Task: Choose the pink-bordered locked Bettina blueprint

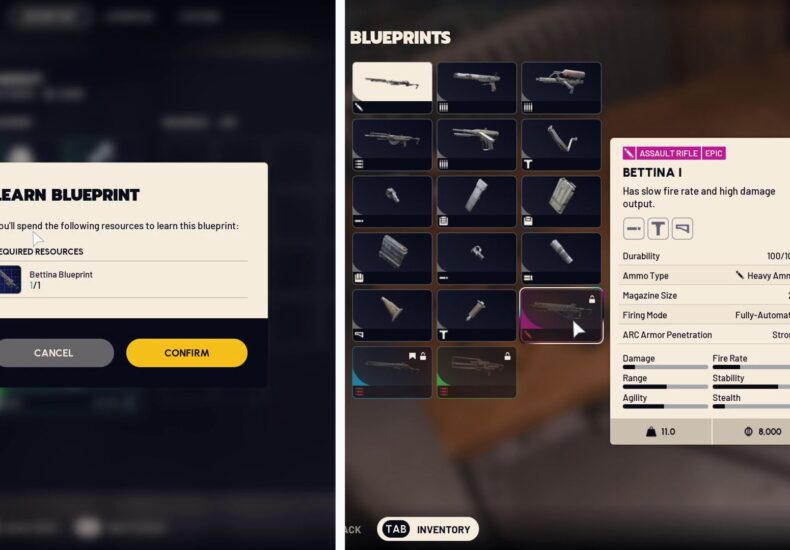Action: coord(561,315)
